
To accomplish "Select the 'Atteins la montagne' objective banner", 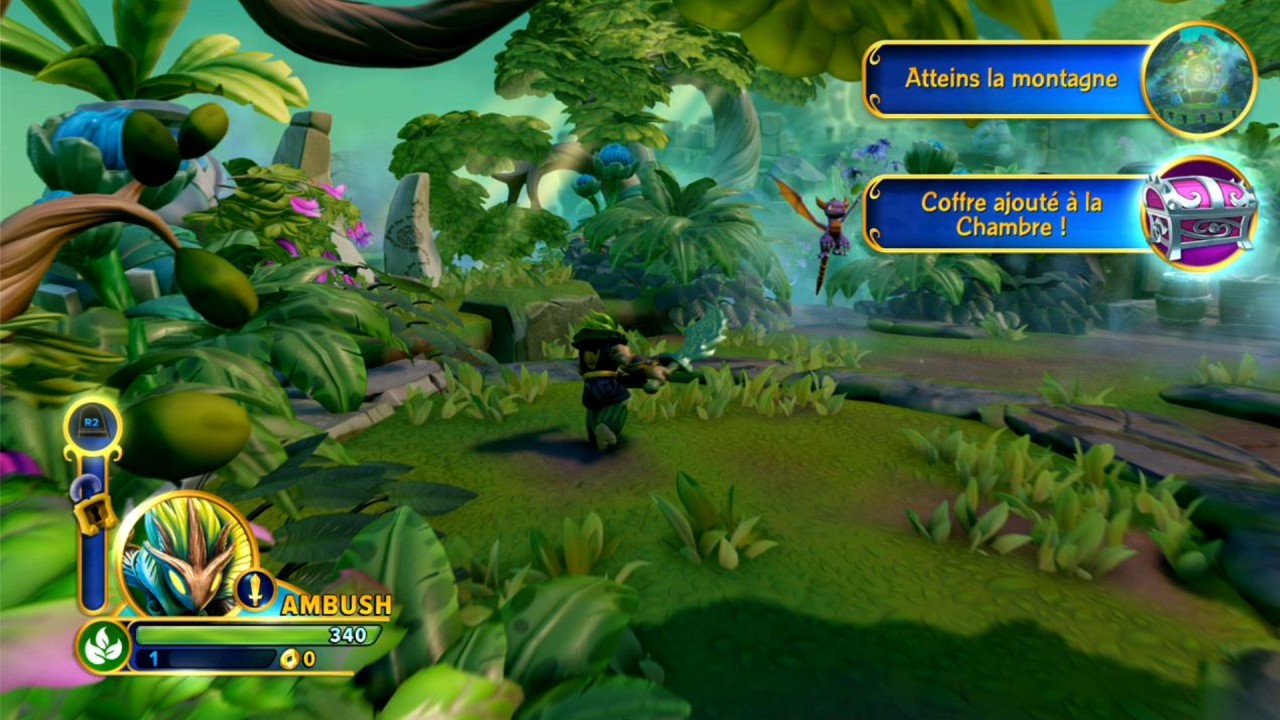I will (x=1010, y=78).
